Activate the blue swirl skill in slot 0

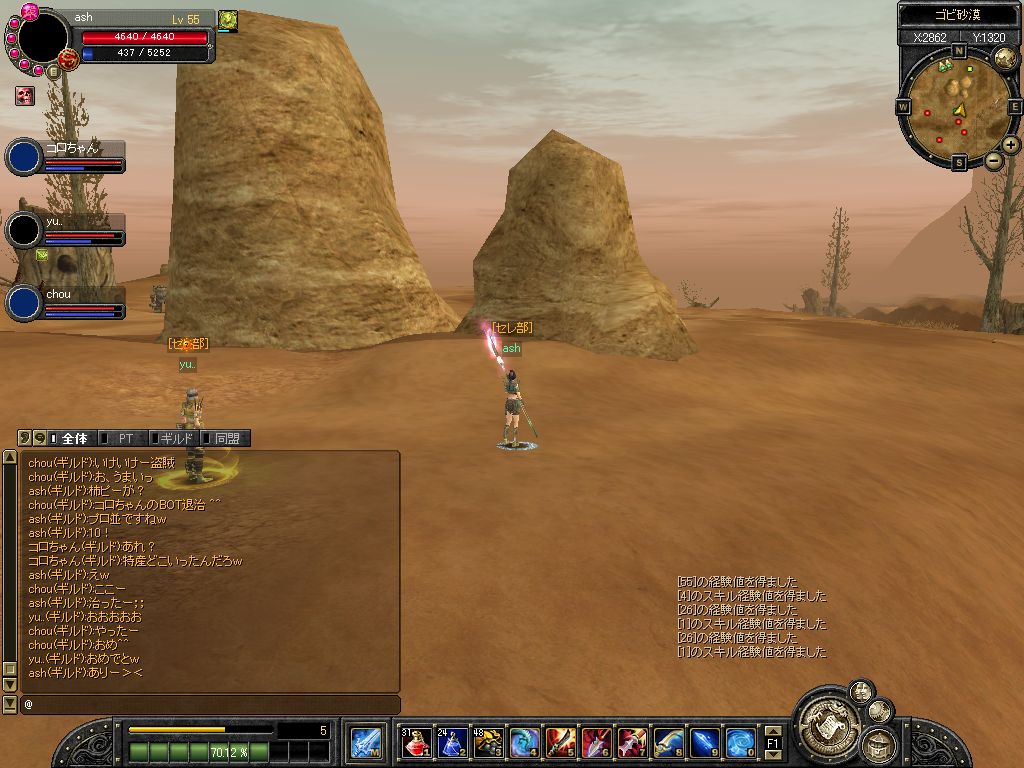[740, 743]
